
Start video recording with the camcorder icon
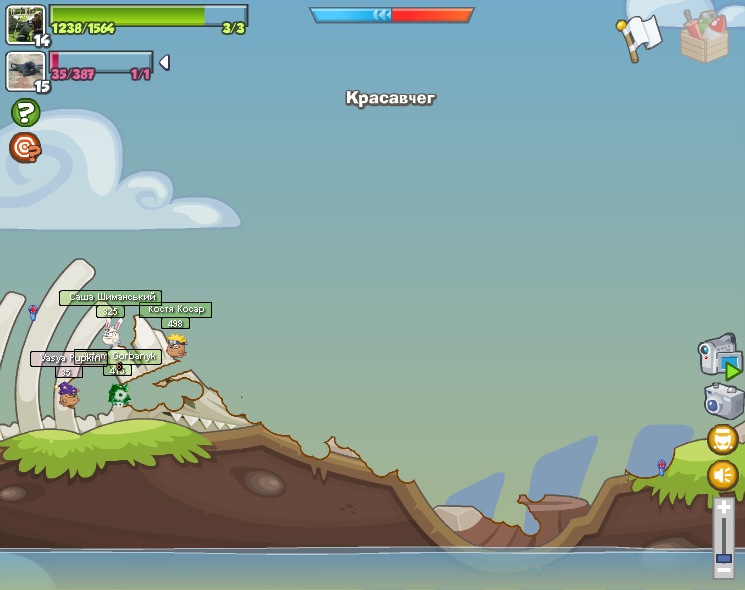pyautogui.click(x=719, y=356)
